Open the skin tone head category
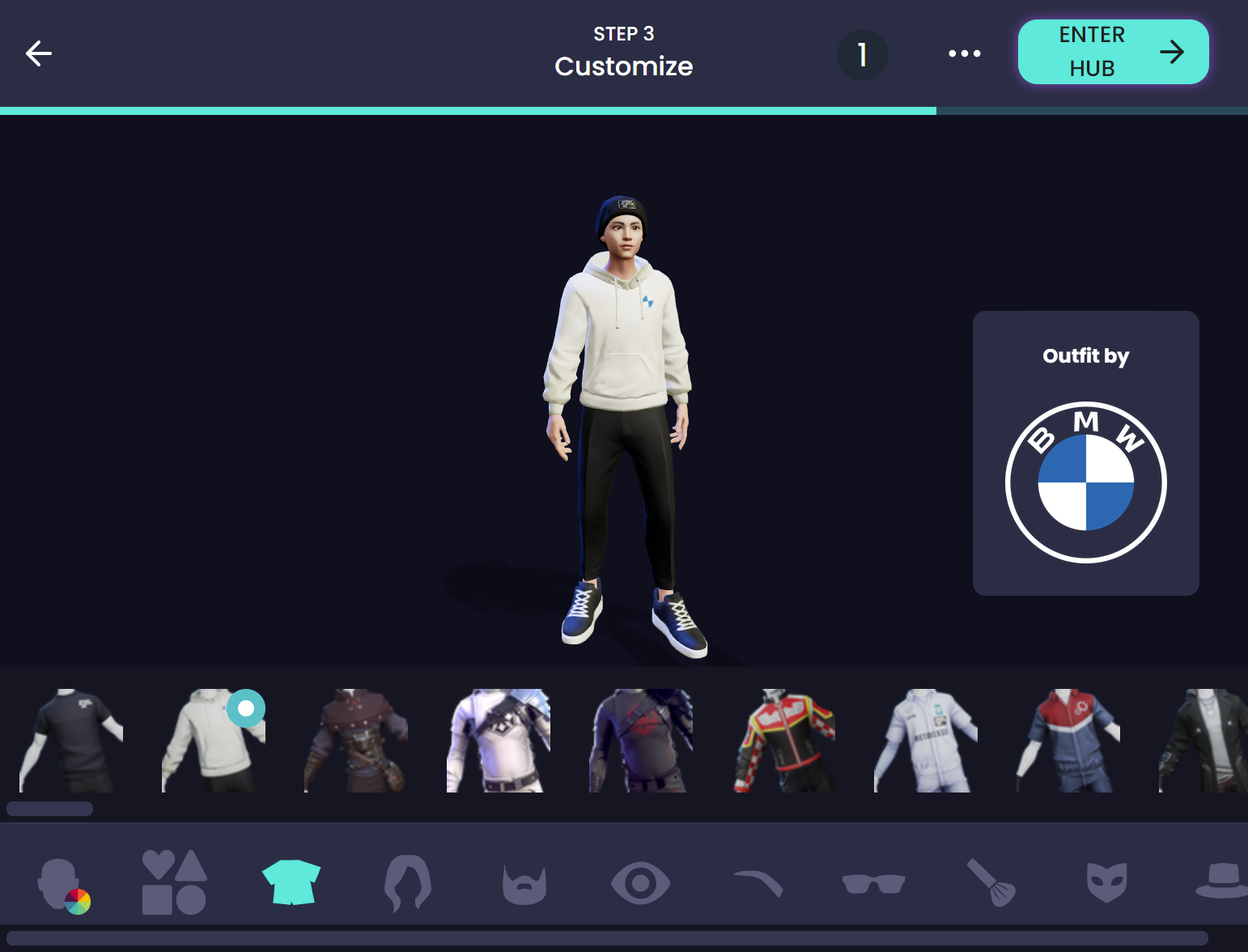The height and width of the screenshot is (952, 1248). [62, 883]
